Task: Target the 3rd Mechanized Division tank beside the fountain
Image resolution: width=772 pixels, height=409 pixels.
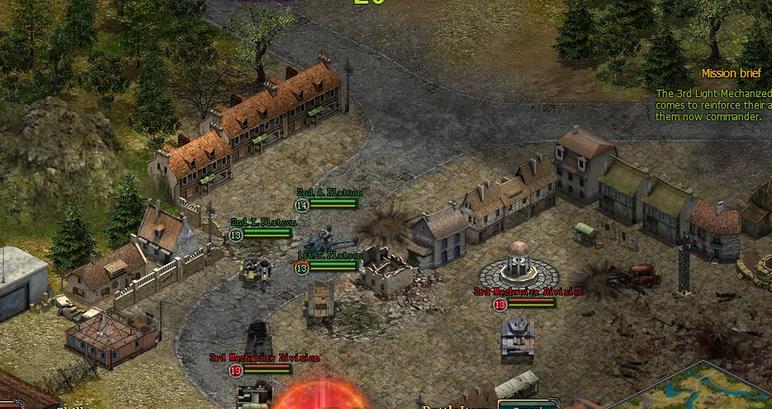Action: pos(518,334)
